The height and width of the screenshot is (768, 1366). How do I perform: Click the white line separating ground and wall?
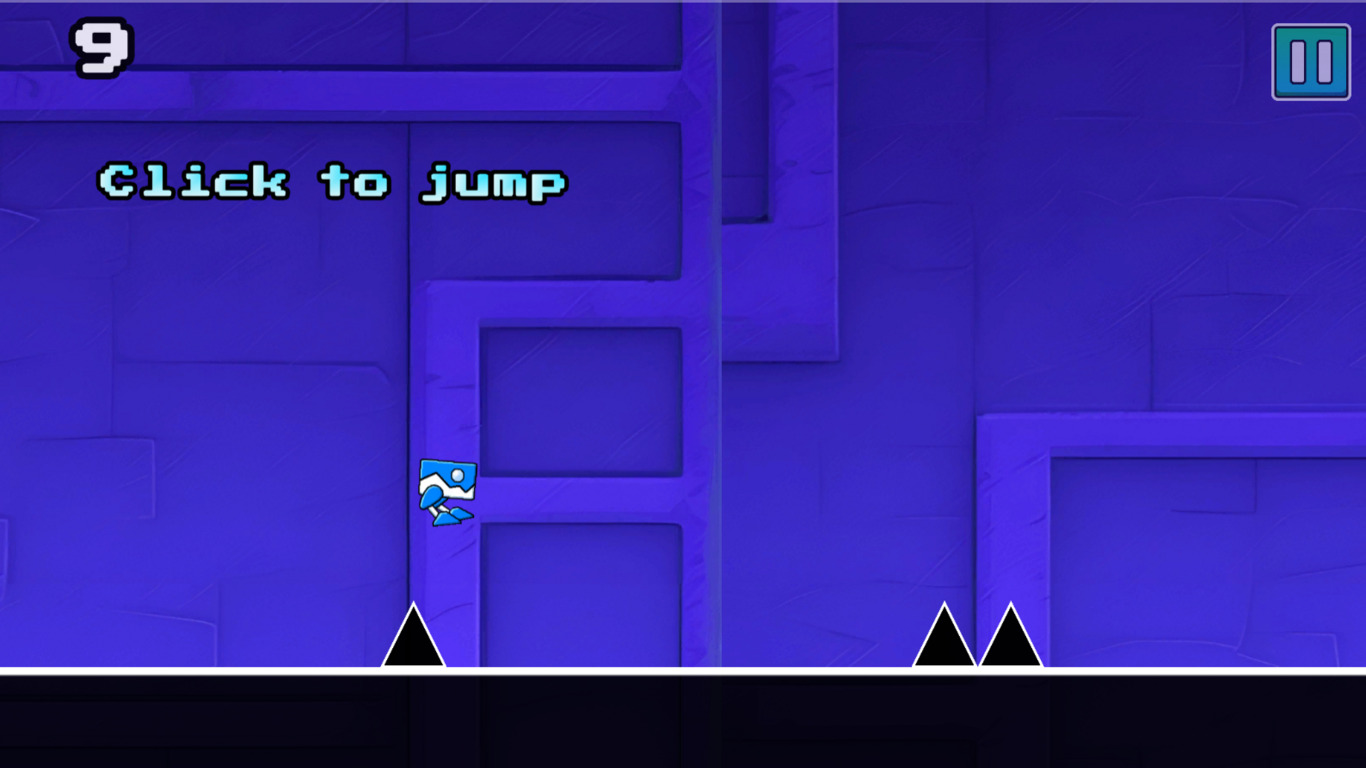(683, 670)
